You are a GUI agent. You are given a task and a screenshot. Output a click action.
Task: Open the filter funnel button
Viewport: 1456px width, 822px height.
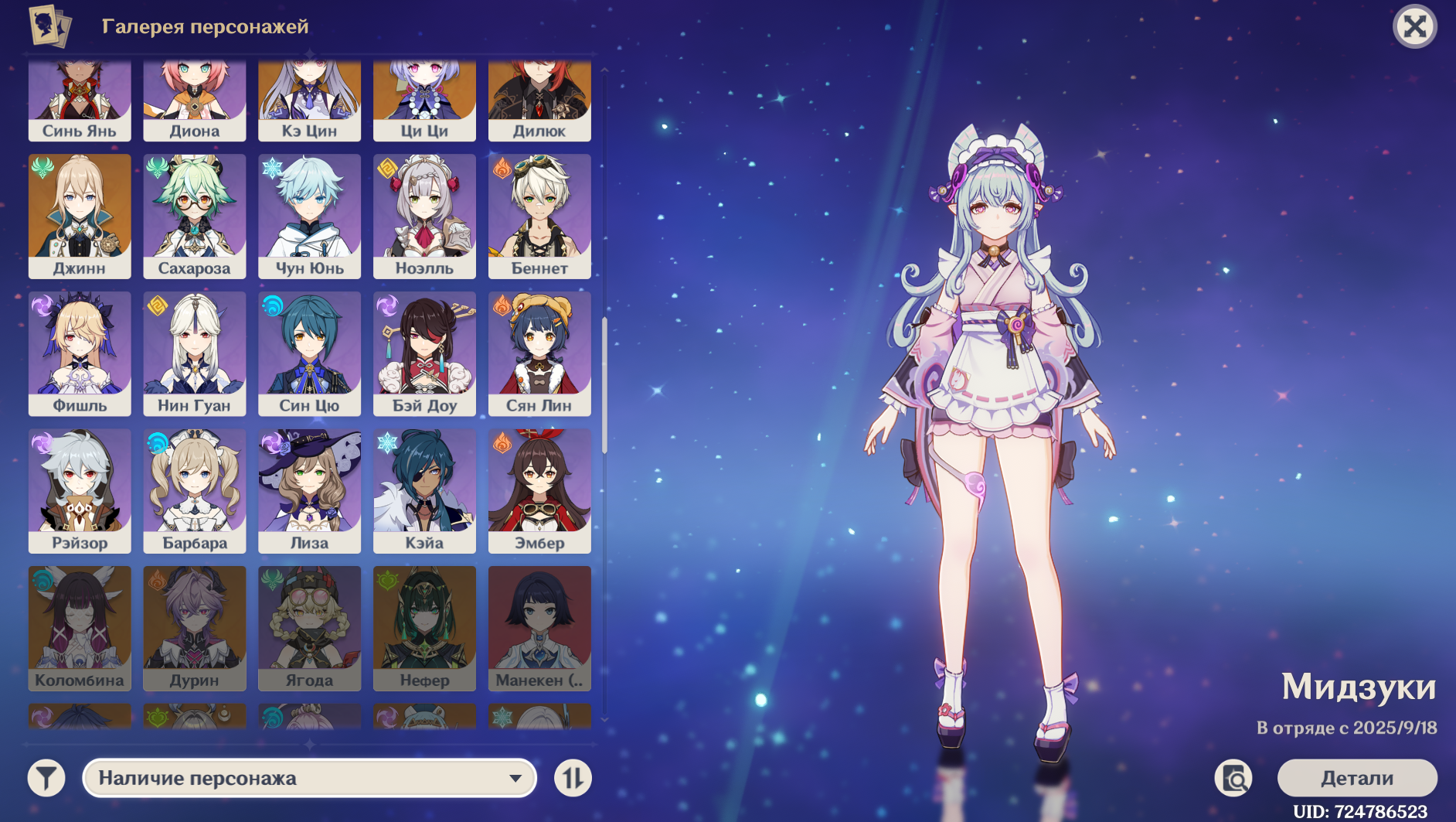point(46,778)
